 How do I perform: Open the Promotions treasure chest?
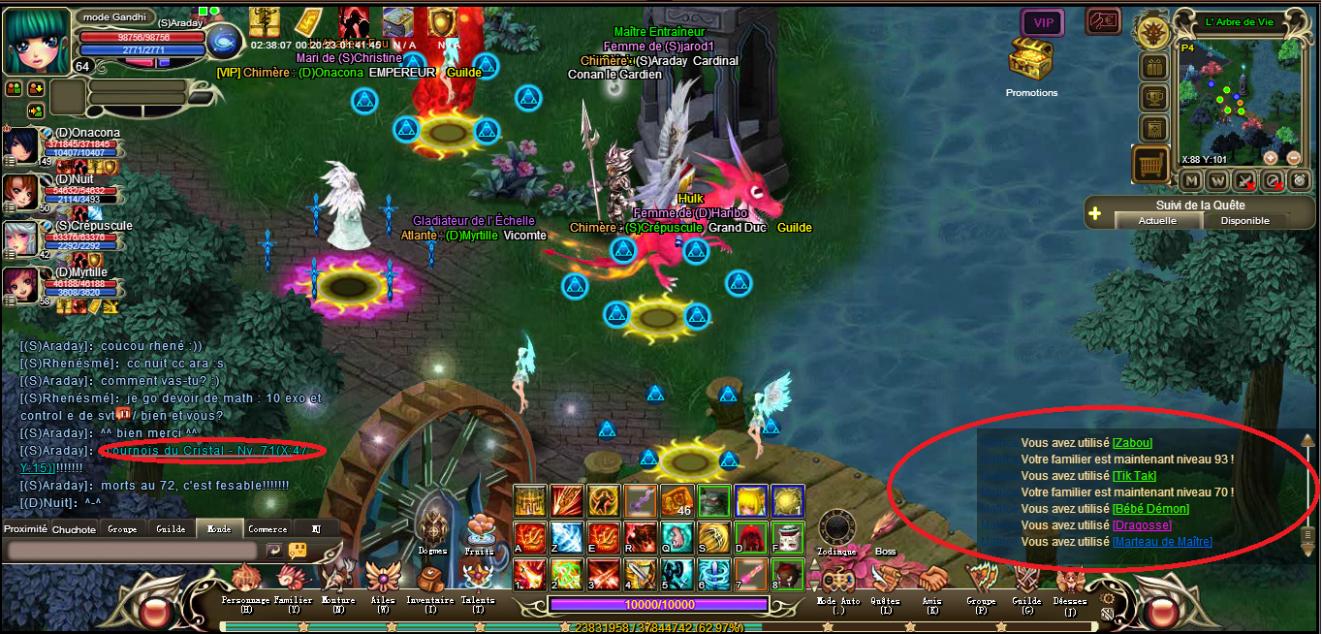click(1031, 62)
